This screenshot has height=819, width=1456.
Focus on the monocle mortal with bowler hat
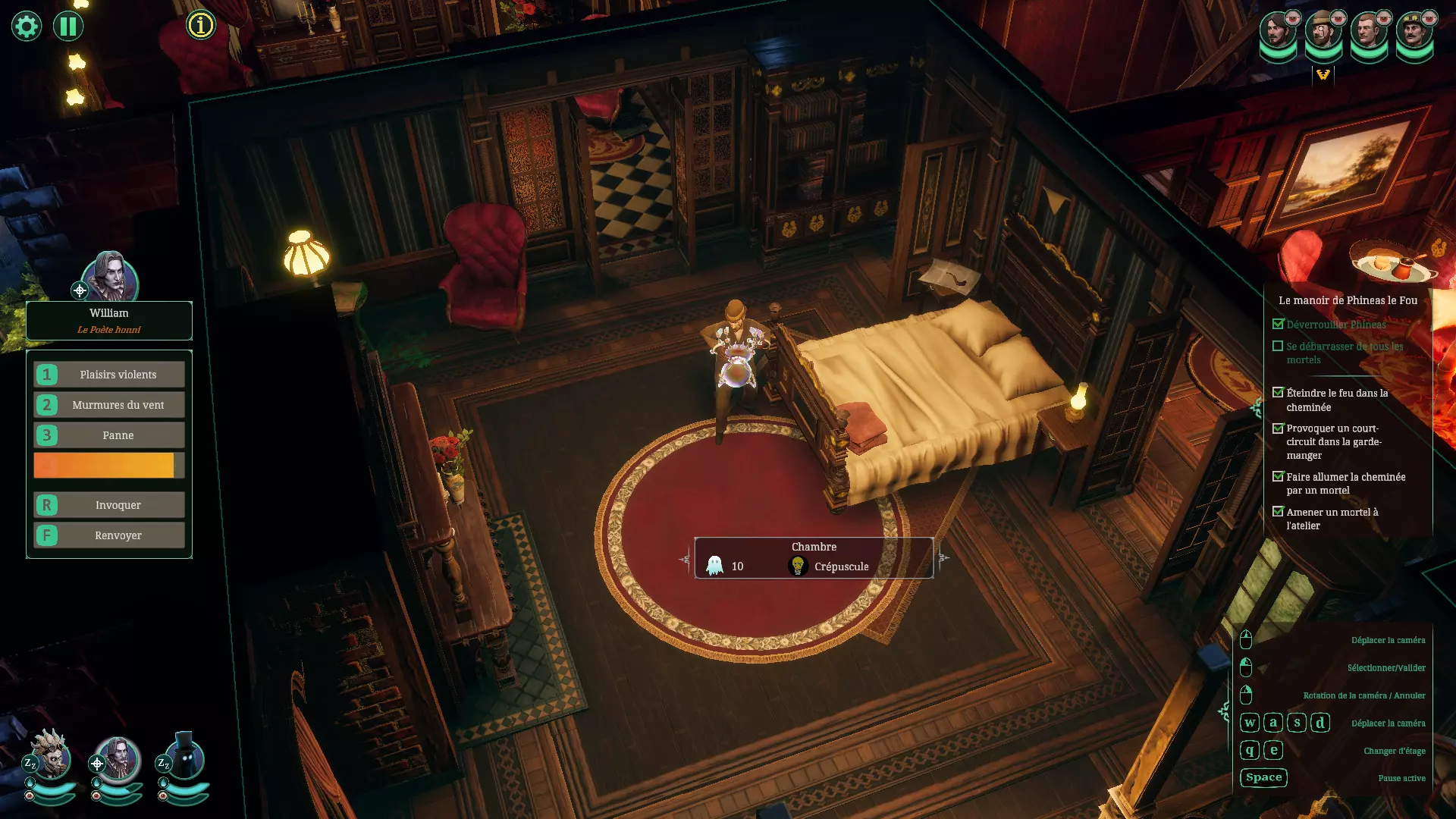point(1323,32)
